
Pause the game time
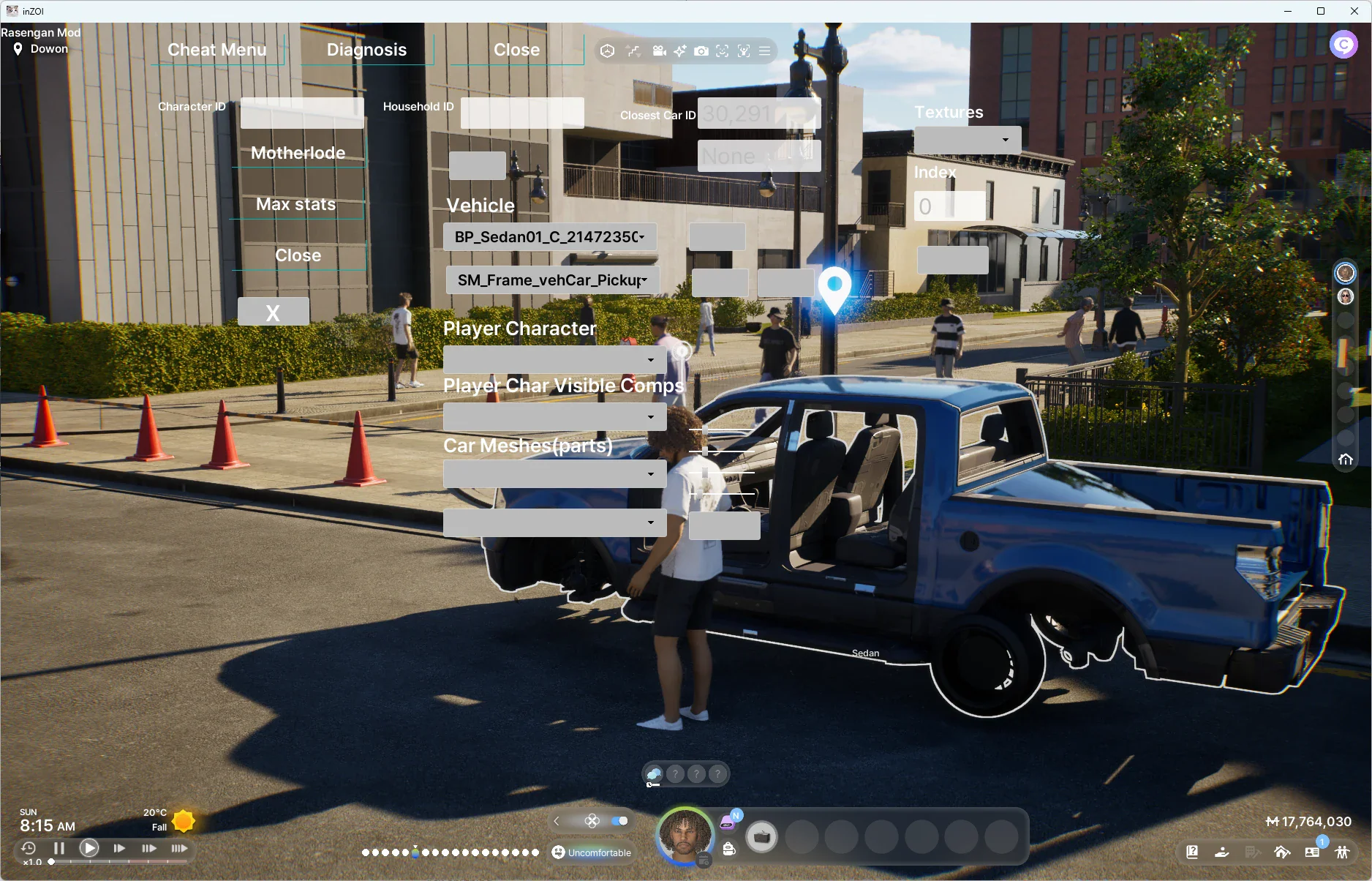pyautogui.click(x=59, y=848)
